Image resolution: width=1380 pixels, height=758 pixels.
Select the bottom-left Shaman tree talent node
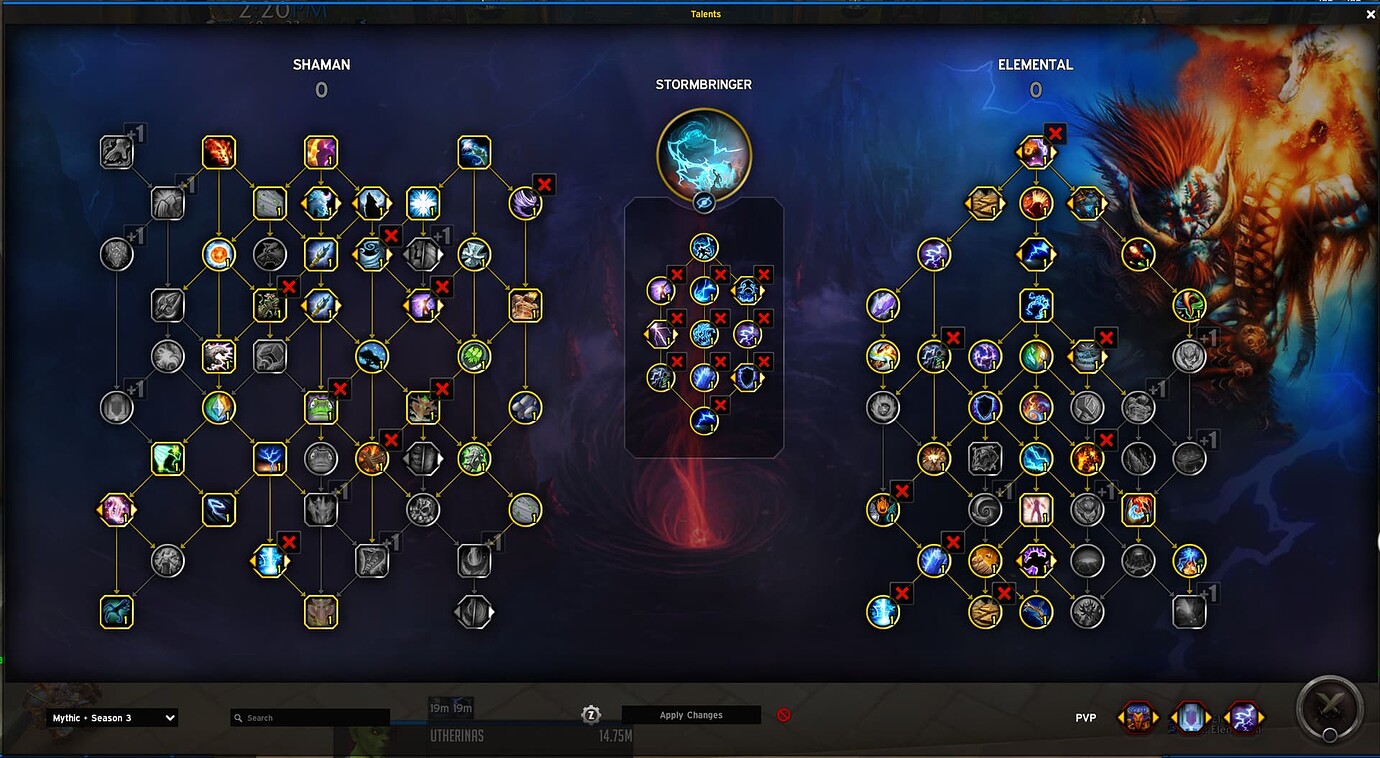tap(117, 612)
